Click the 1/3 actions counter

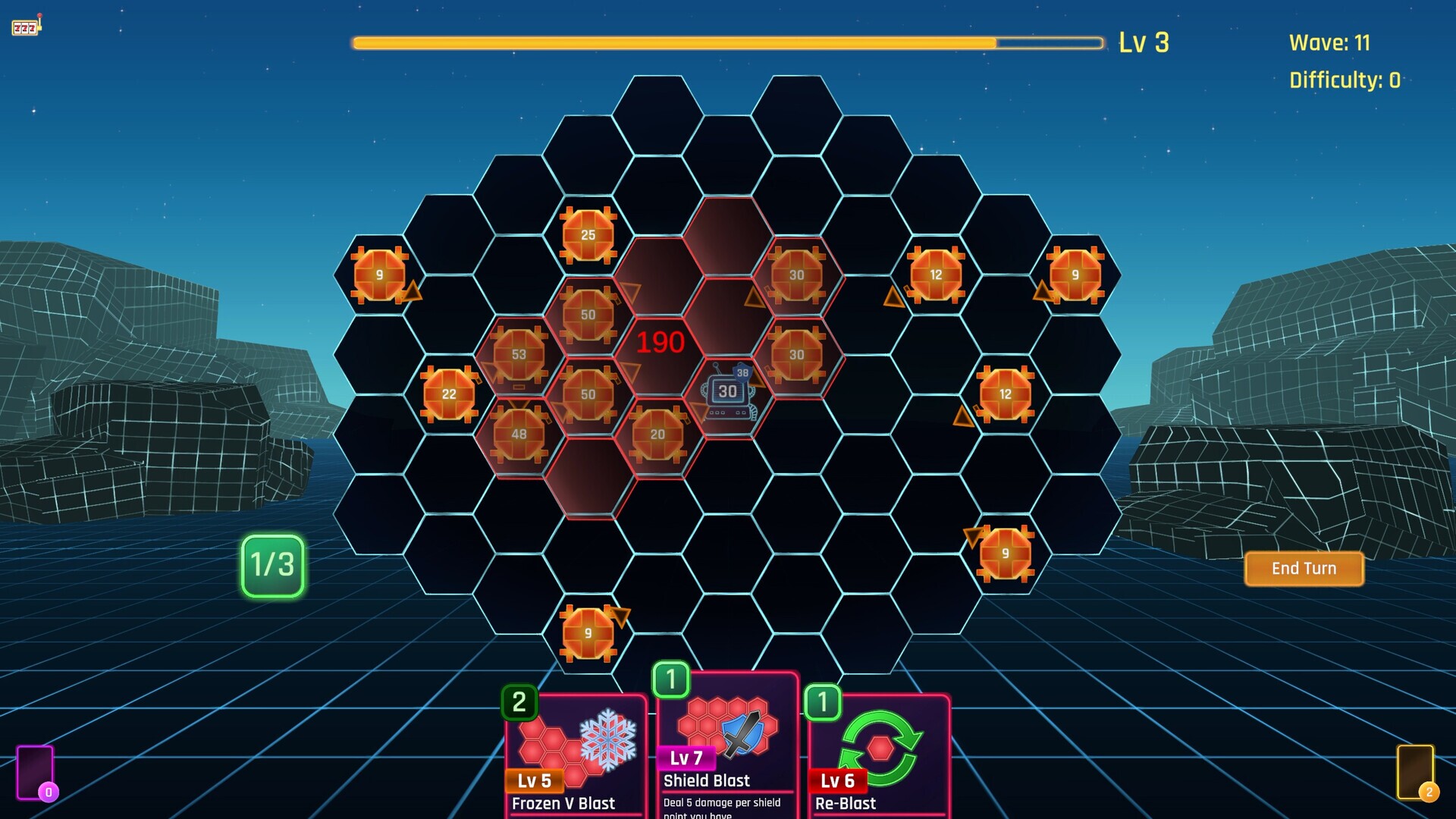click(x=271, y=565)
